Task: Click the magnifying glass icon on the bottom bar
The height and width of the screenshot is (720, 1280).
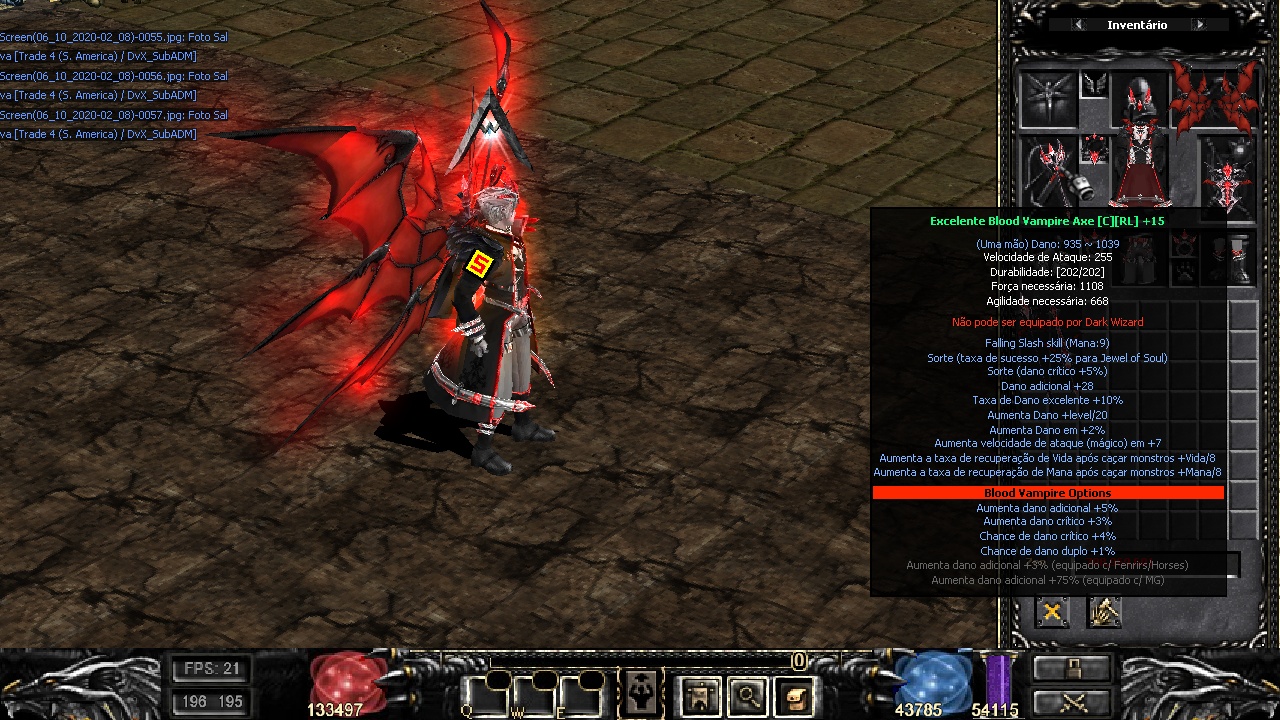Action: tap(747, 695)
